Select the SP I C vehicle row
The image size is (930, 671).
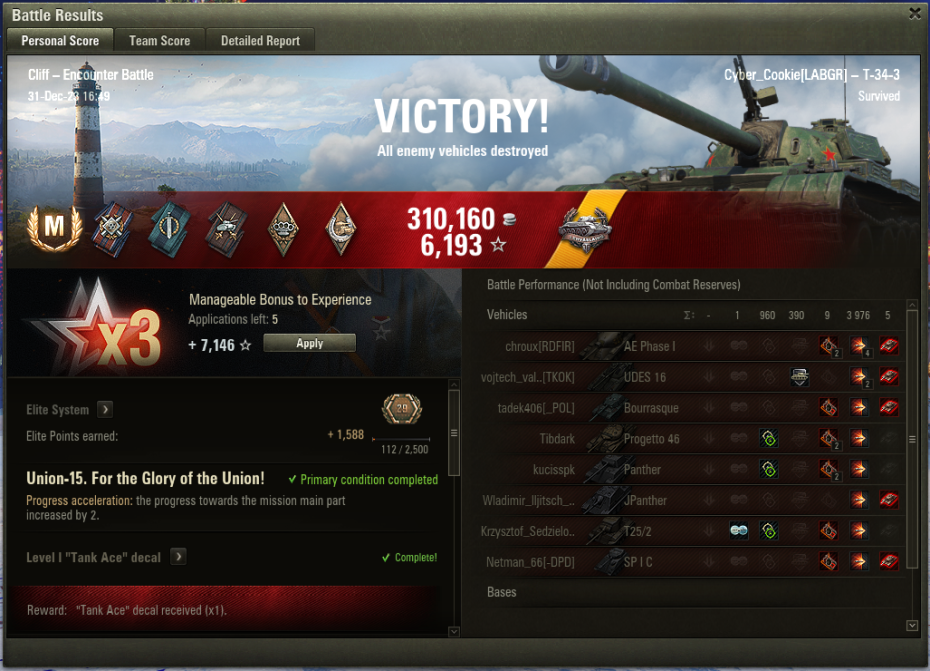point(638,563)
